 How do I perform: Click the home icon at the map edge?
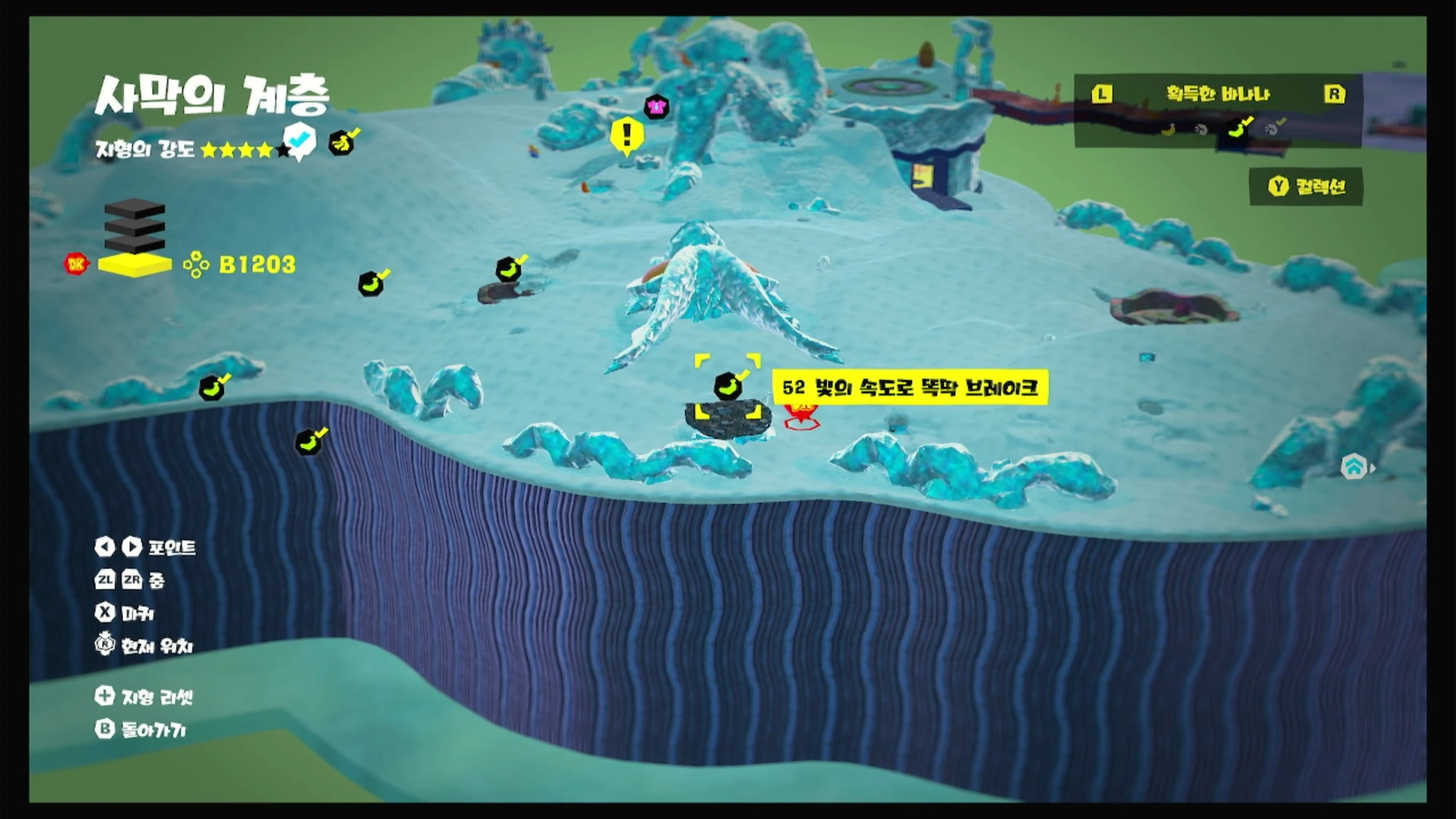[1354, 467]
